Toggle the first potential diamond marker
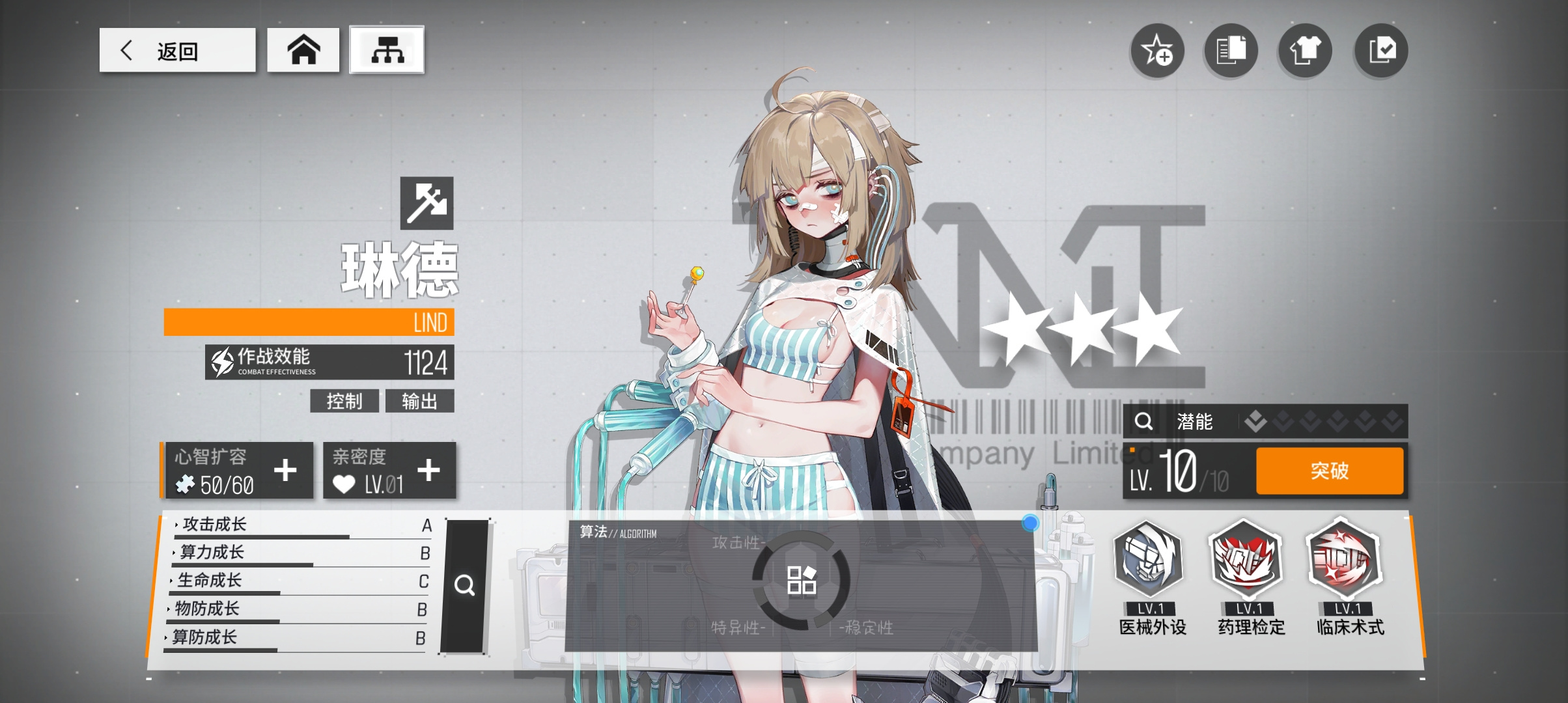Viewport: 1568px width, 703px height. [1255, 422]
